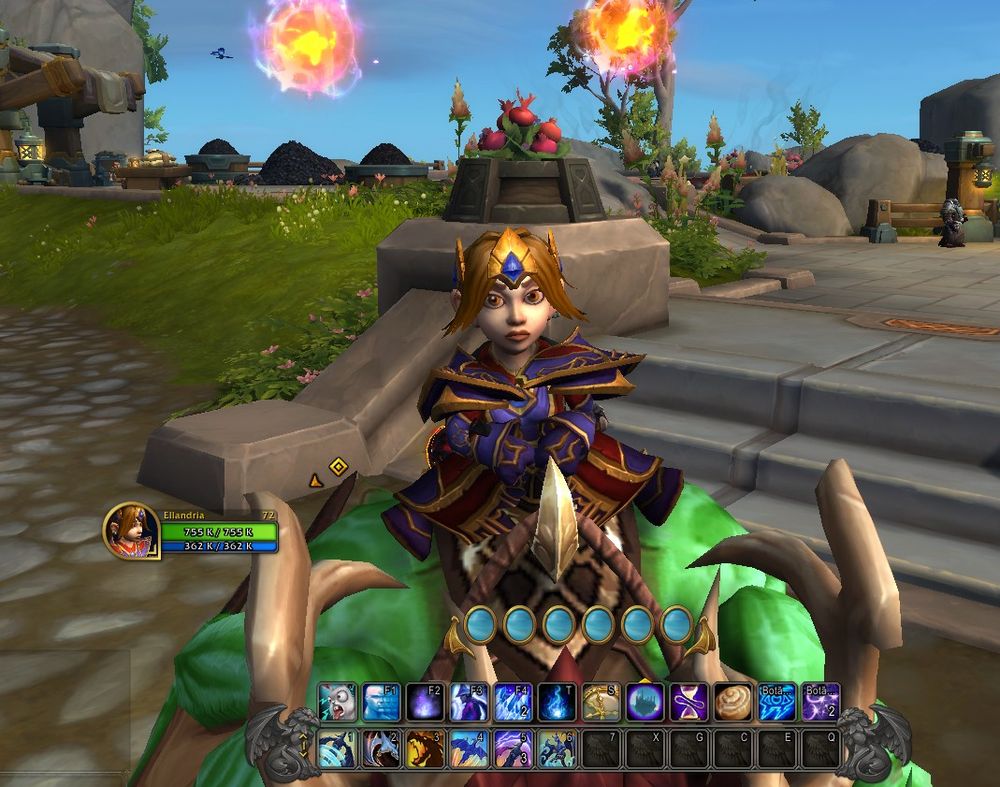Screen dimensions: 1000x787
Task: Use the floating city teleport icon
Action: coord(645,702)
